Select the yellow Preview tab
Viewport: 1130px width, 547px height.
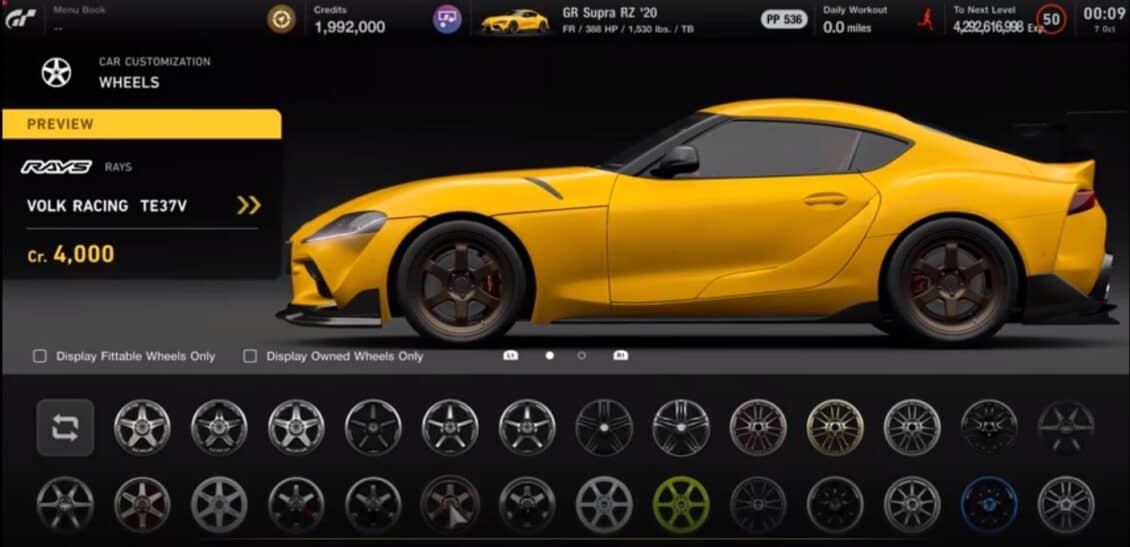[x=141, y=124]
